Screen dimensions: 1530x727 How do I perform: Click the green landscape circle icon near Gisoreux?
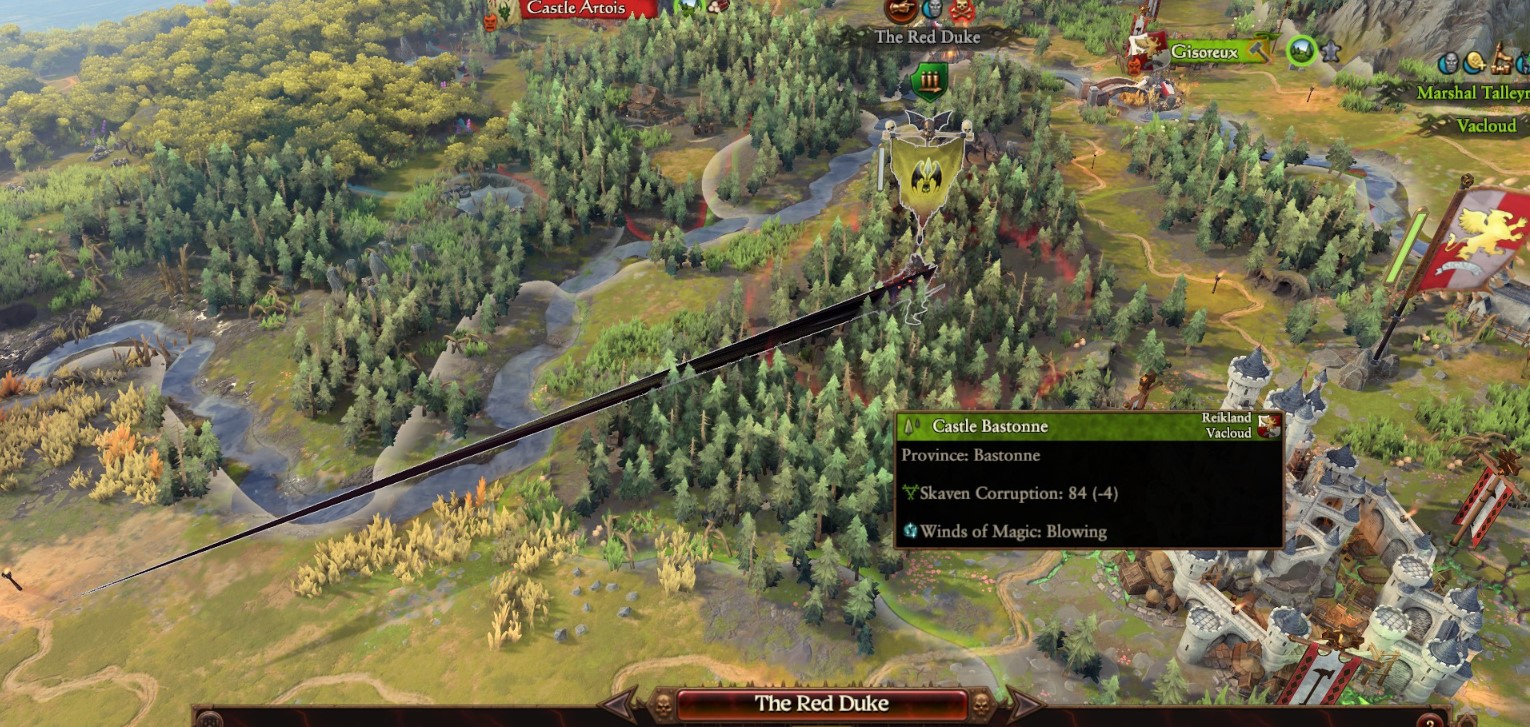(x=1302, y=50)
